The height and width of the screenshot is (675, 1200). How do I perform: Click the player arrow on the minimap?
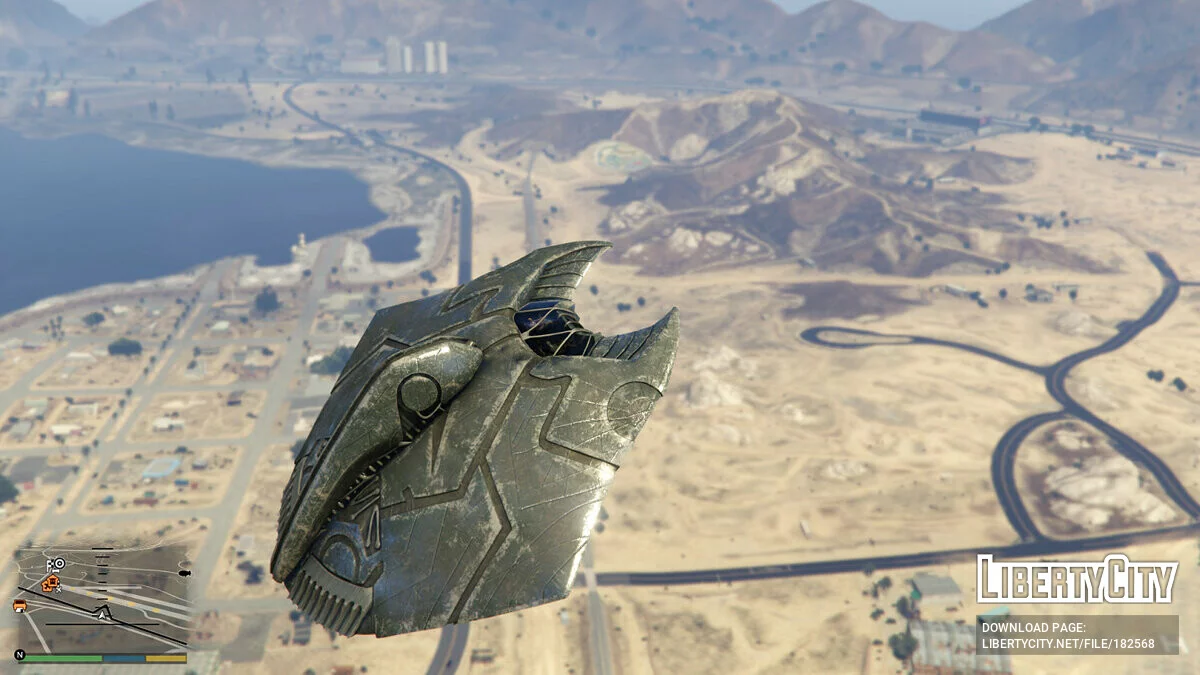[x=102, y=615]
